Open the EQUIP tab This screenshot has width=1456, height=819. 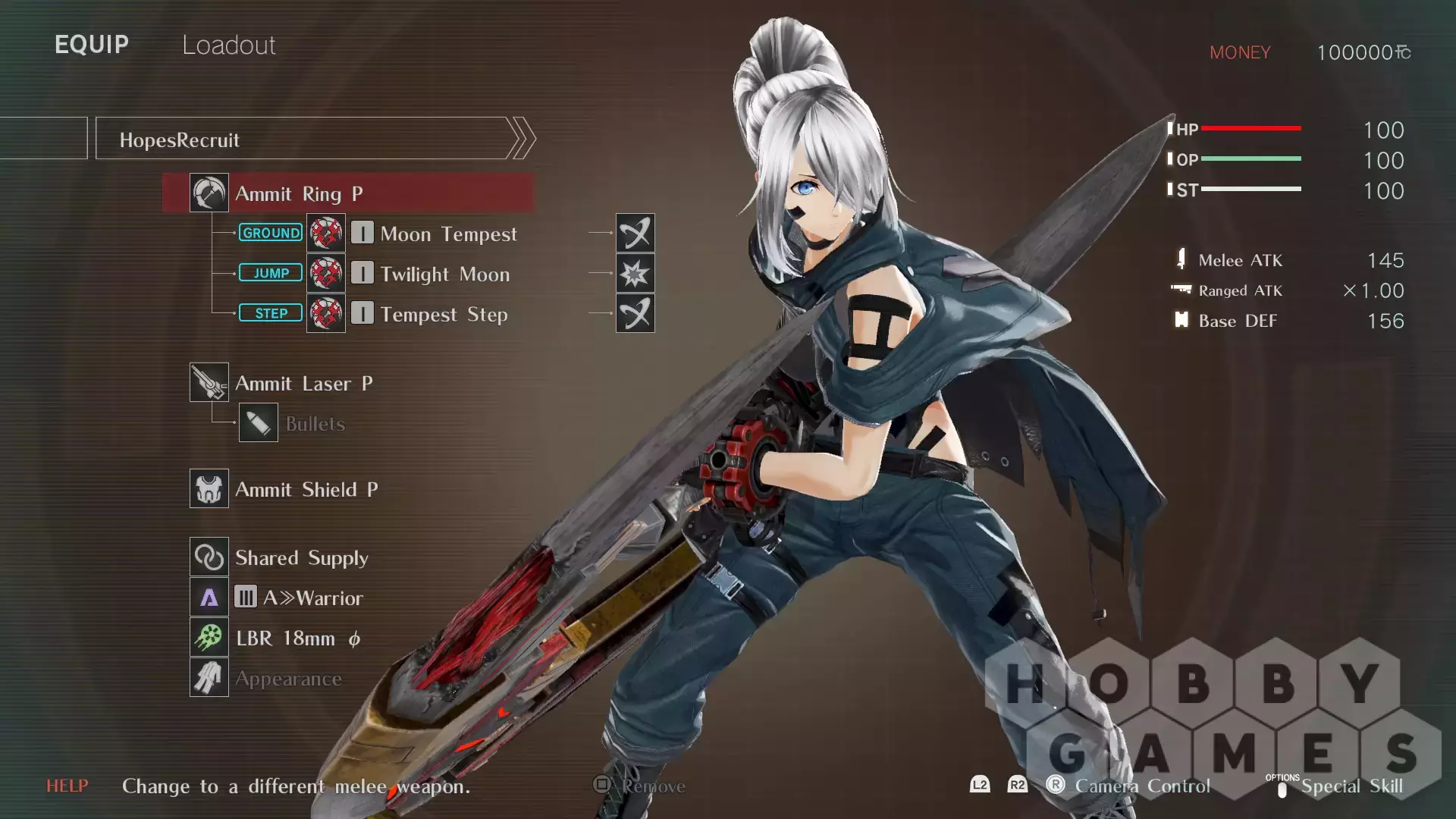coord(92,45)
